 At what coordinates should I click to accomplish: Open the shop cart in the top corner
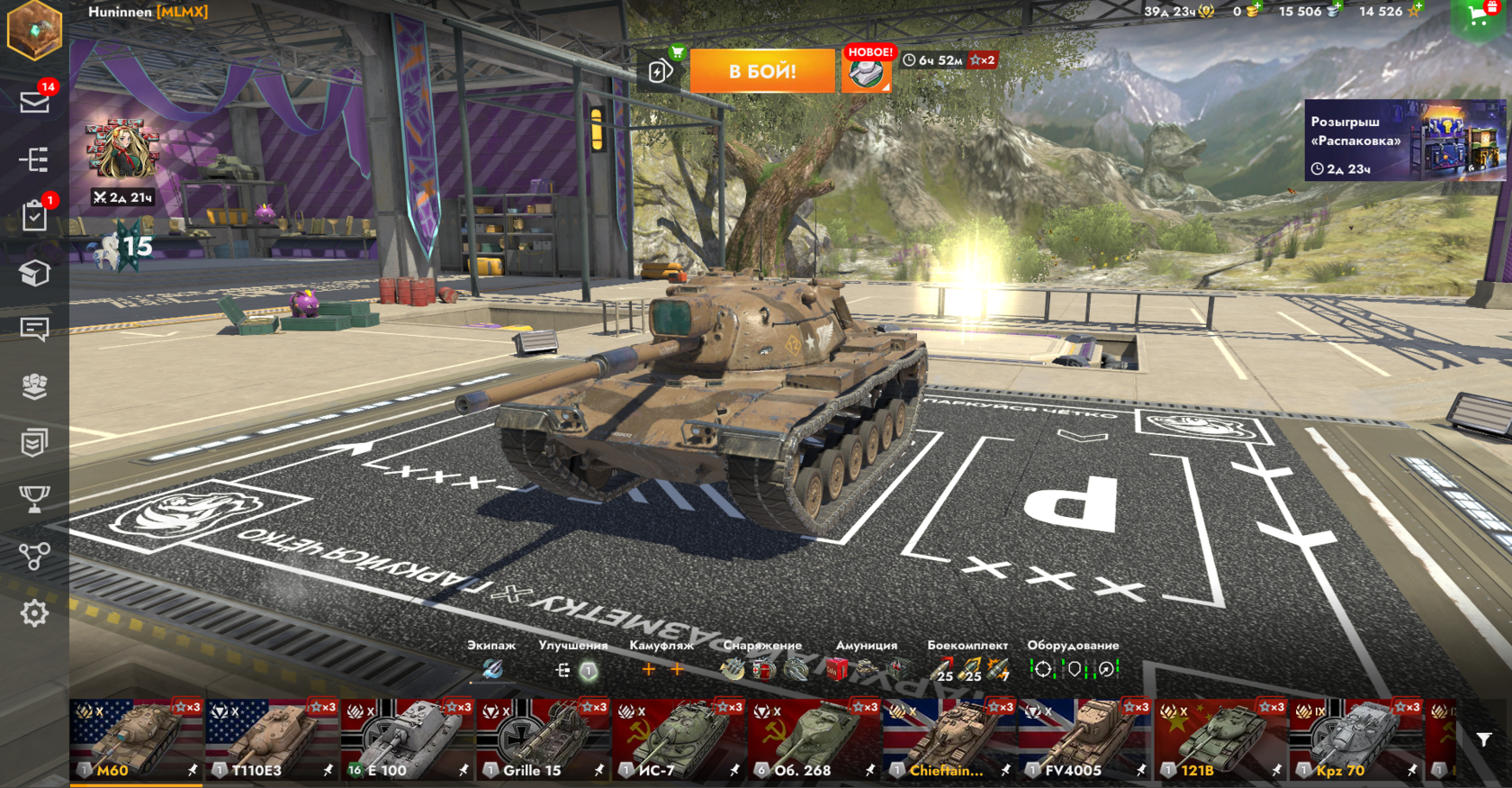1479,14
